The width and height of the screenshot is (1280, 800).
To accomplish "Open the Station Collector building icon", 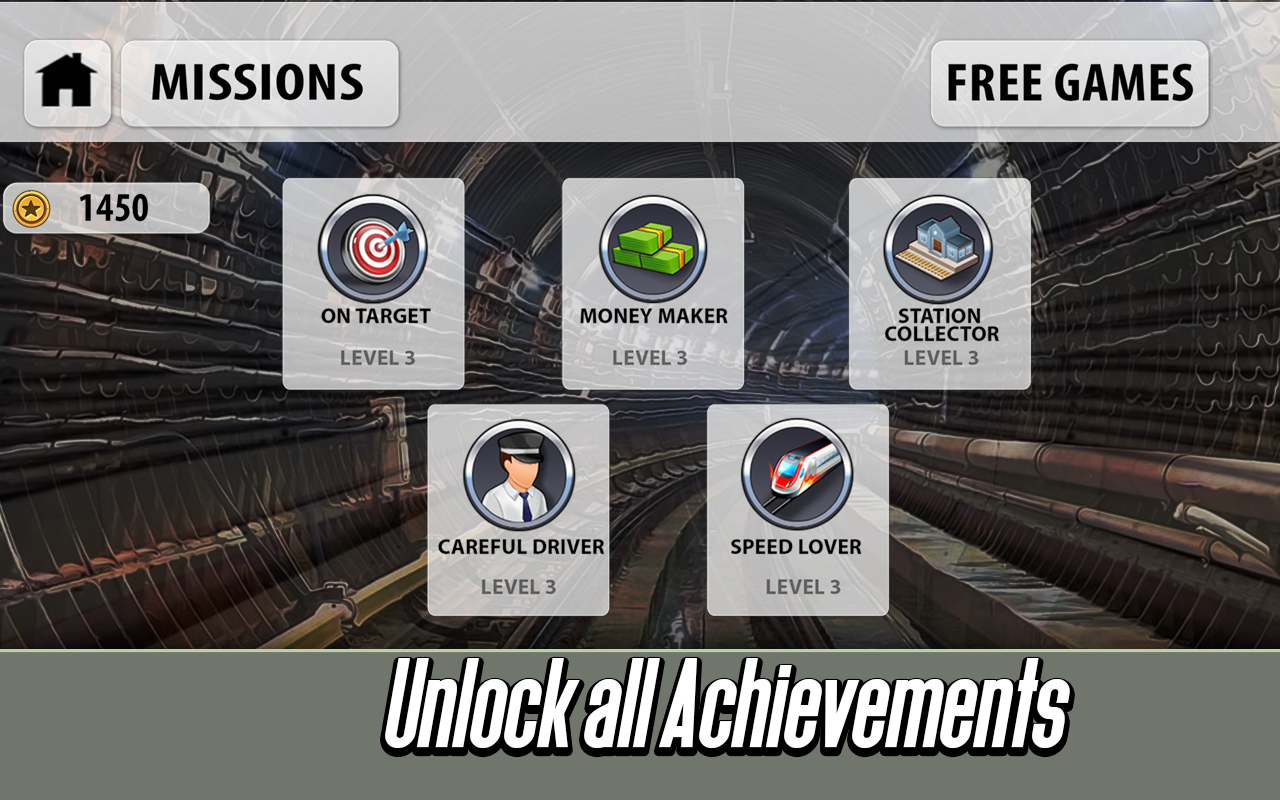I will click(938, 245).
